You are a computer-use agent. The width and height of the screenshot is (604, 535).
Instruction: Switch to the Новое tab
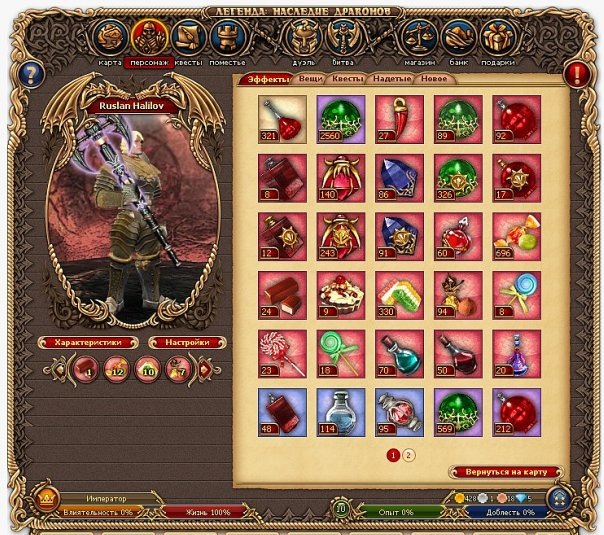coord(434,78)
